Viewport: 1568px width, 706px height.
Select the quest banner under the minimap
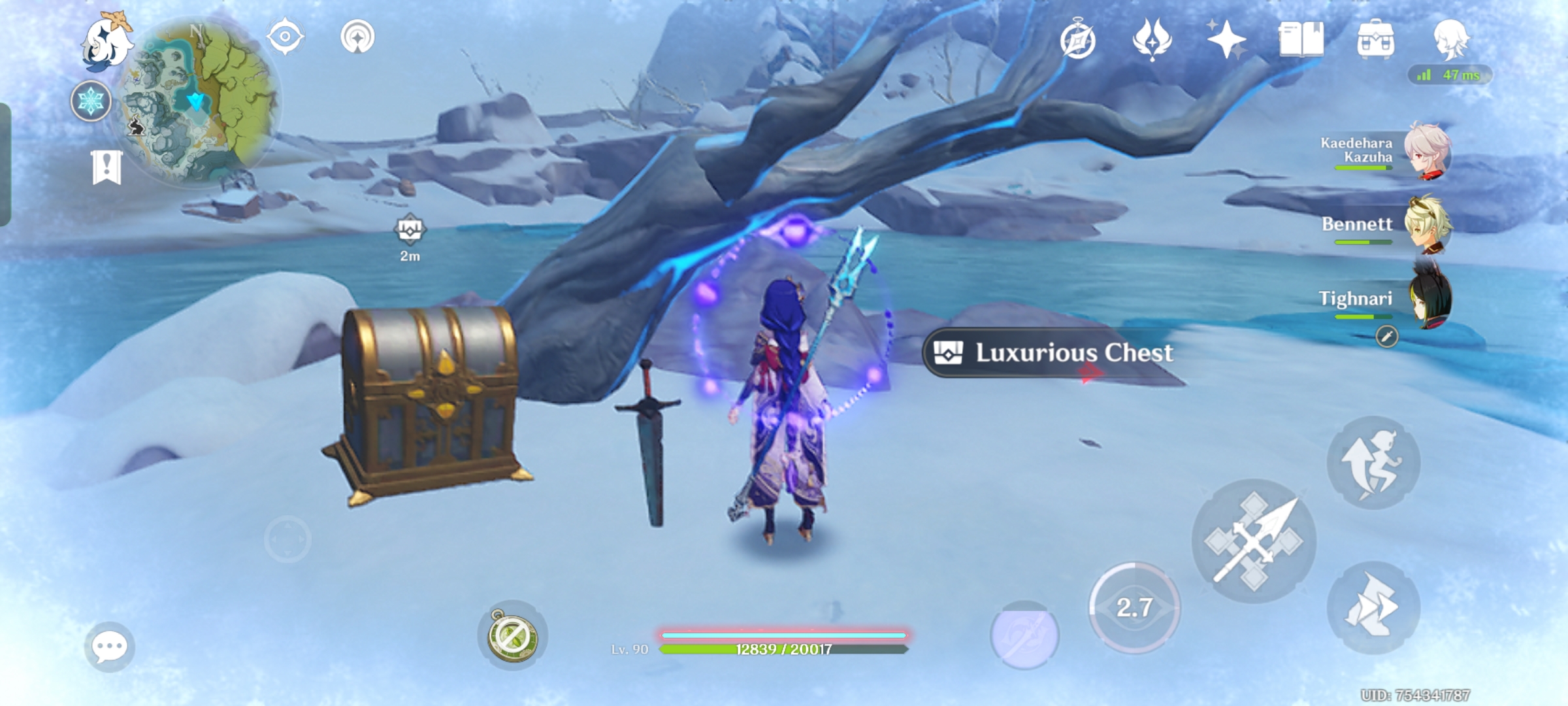[x=106, y=169]
